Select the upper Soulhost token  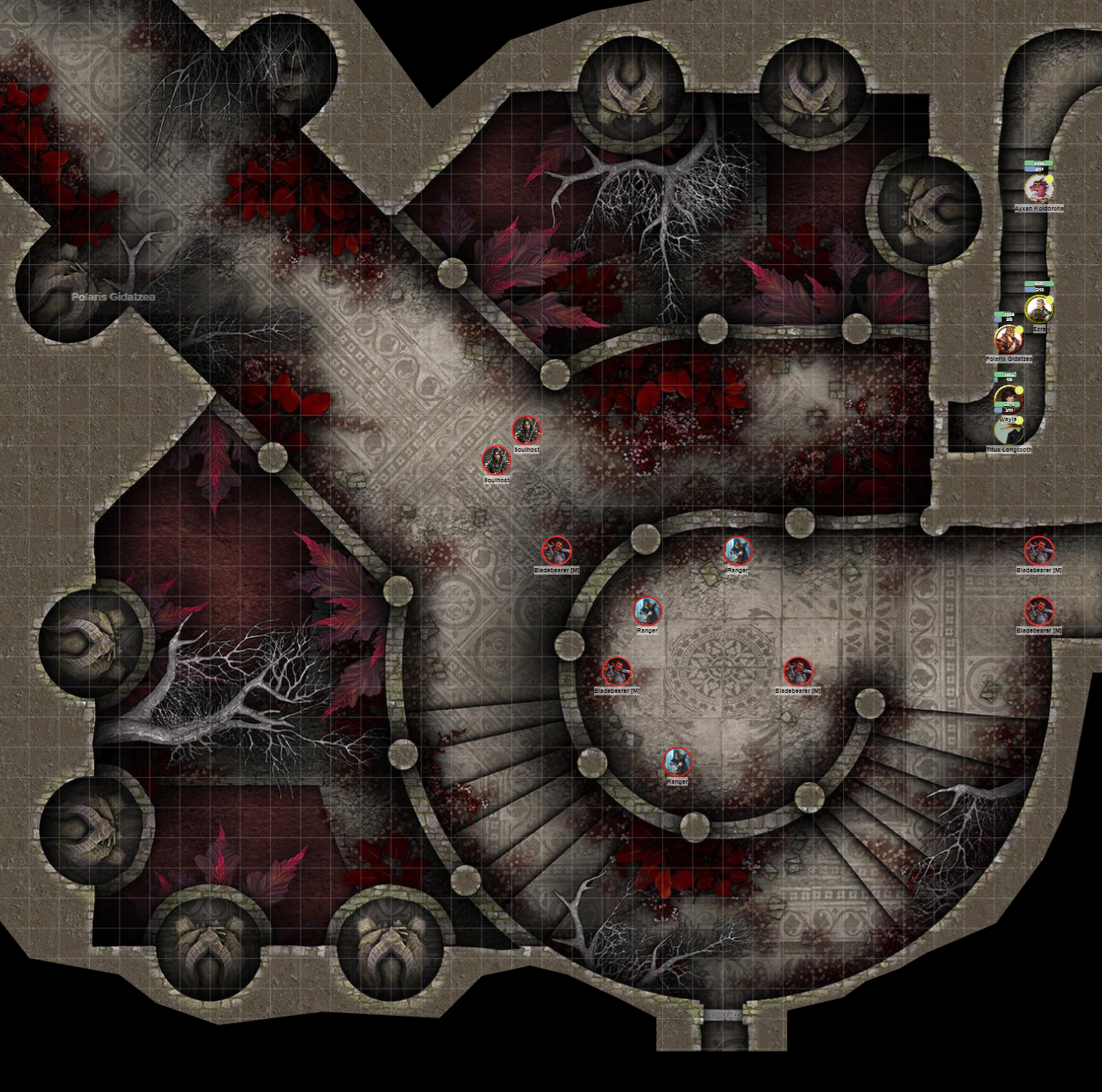526,430
